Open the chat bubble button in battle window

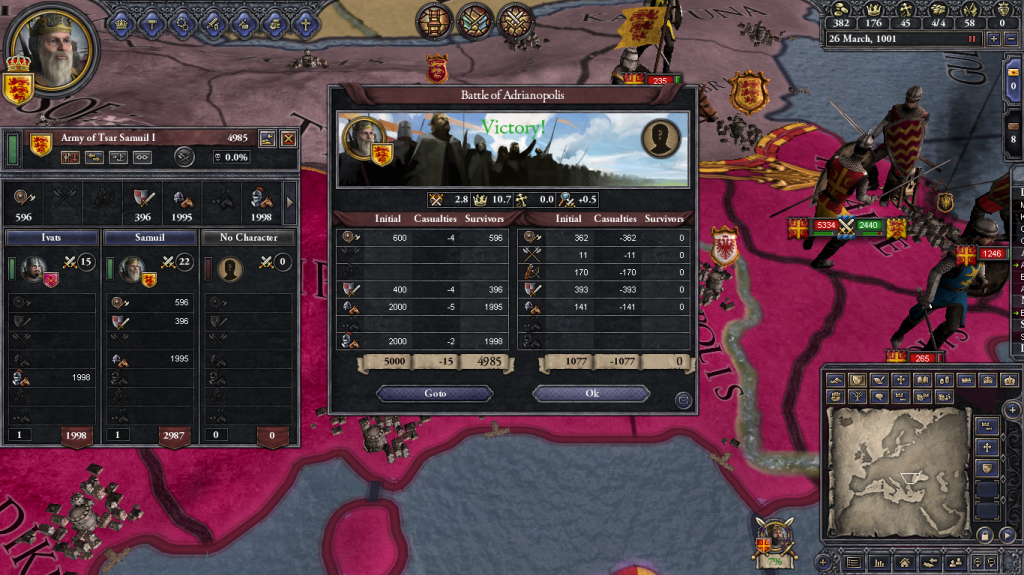coord(683,400)
